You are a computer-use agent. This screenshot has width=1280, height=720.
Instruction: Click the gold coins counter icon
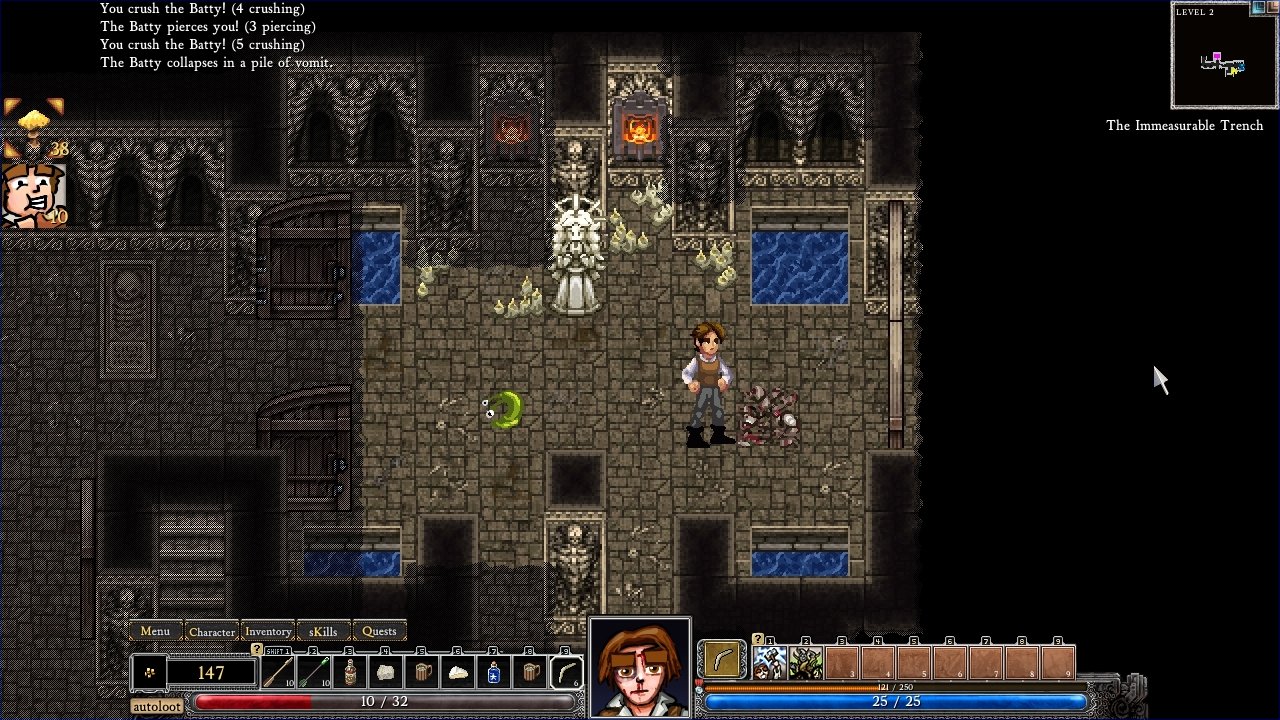pyautogui.click(x=149, y=673)
